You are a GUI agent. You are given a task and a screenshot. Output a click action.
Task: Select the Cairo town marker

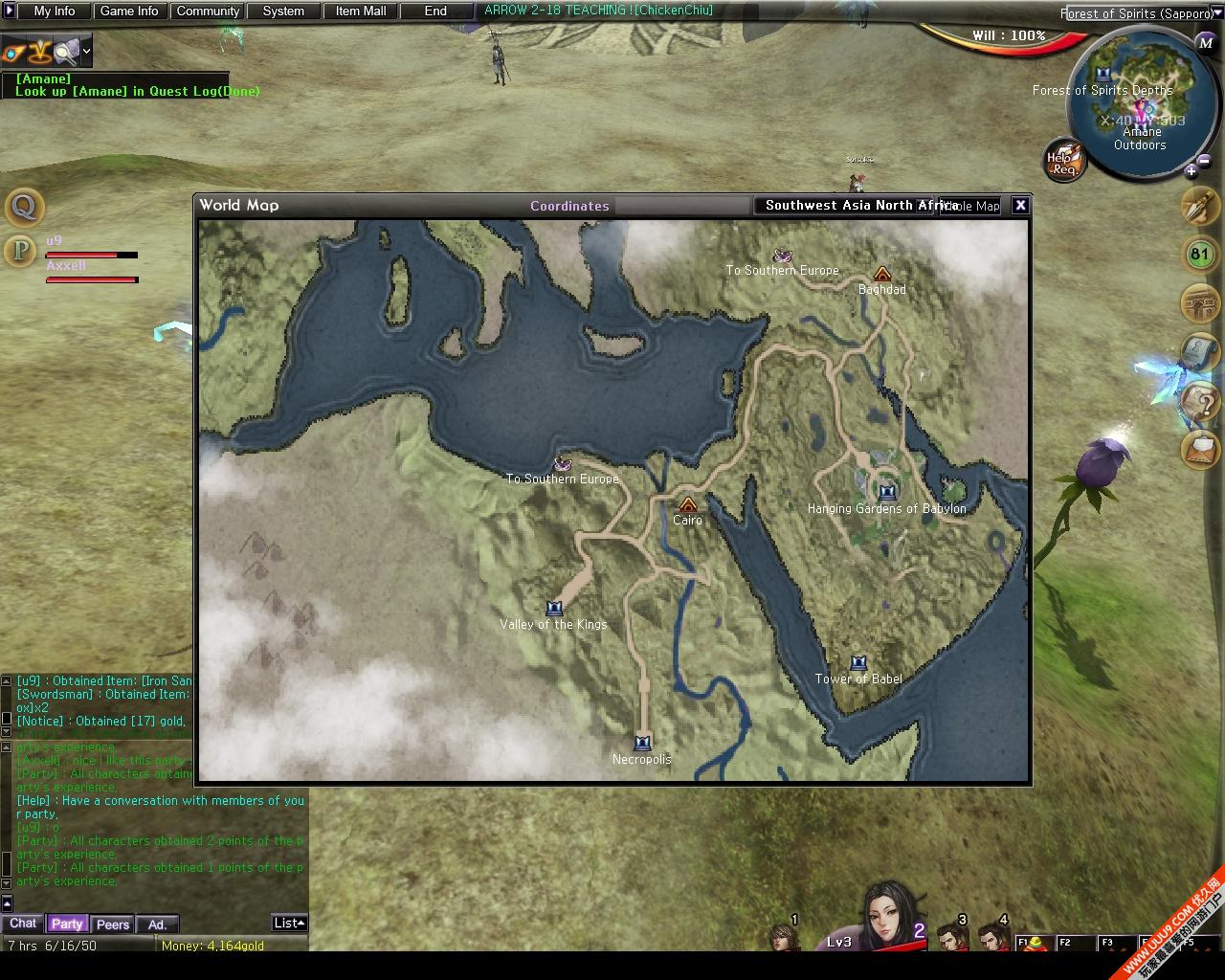coord(687,504)
